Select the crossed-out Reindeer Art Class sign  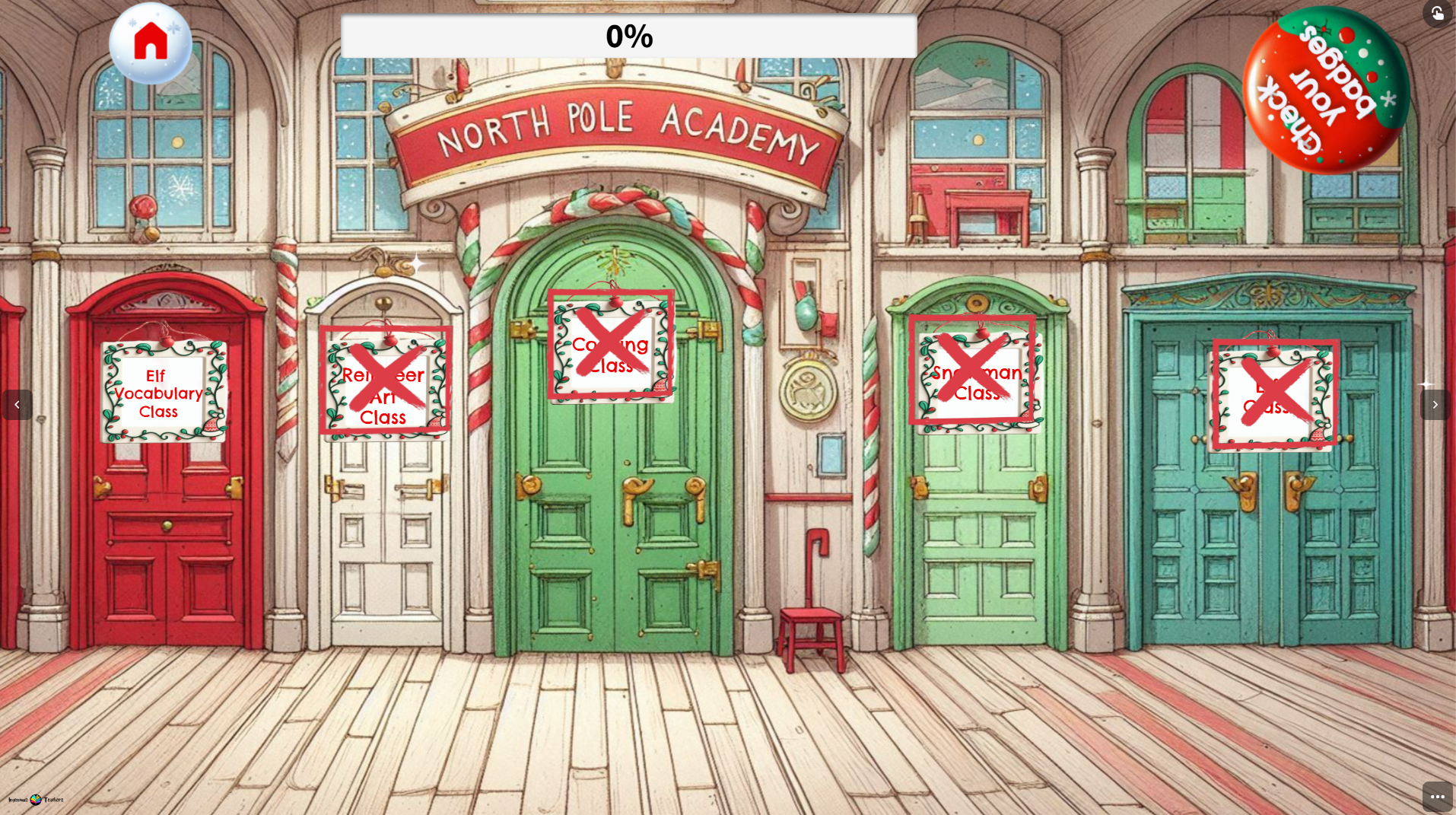tap(385, 380)
